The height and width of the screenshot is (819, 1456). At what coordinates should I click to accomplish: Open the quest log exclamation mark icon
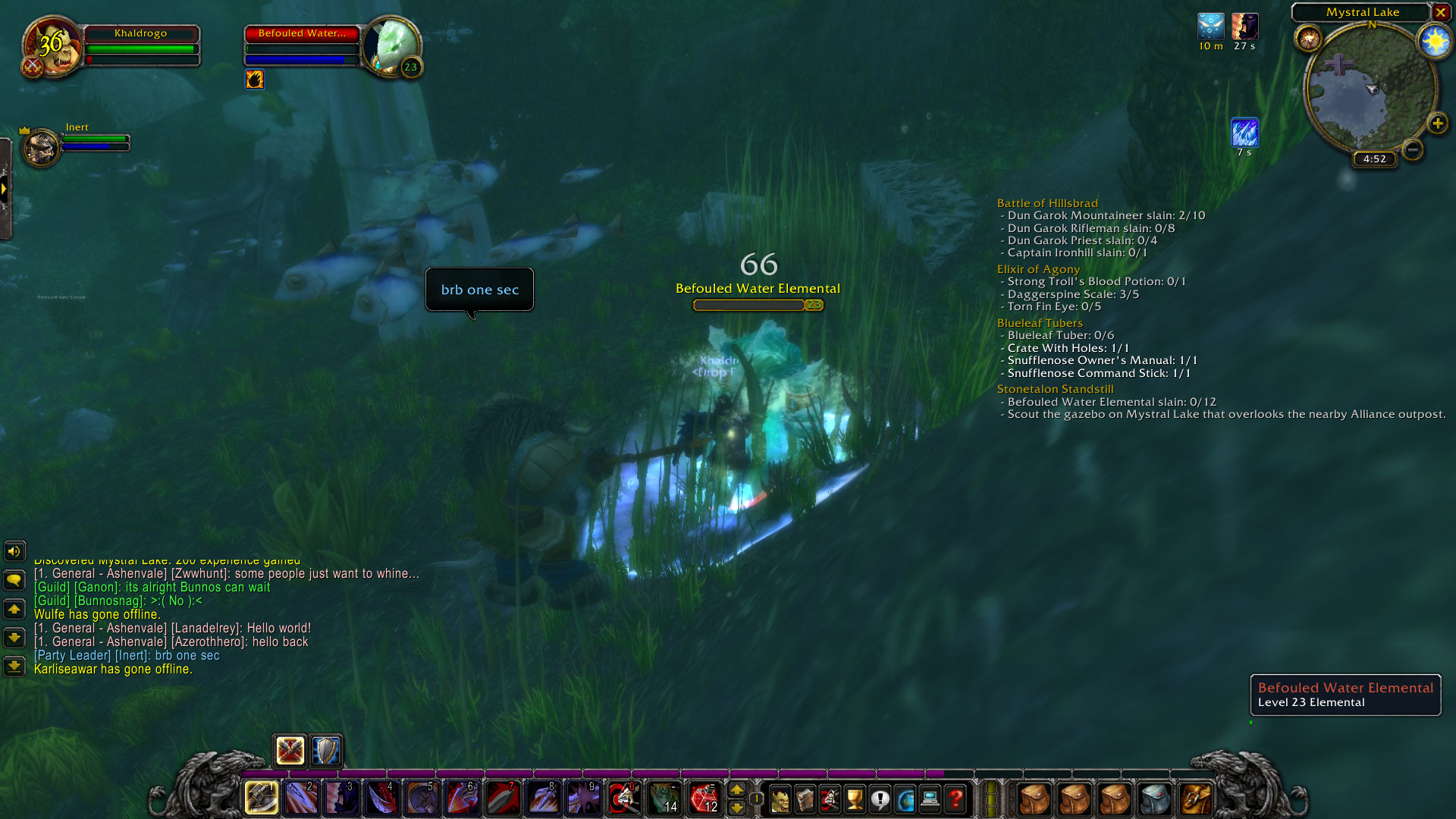[x=880, y=799]
